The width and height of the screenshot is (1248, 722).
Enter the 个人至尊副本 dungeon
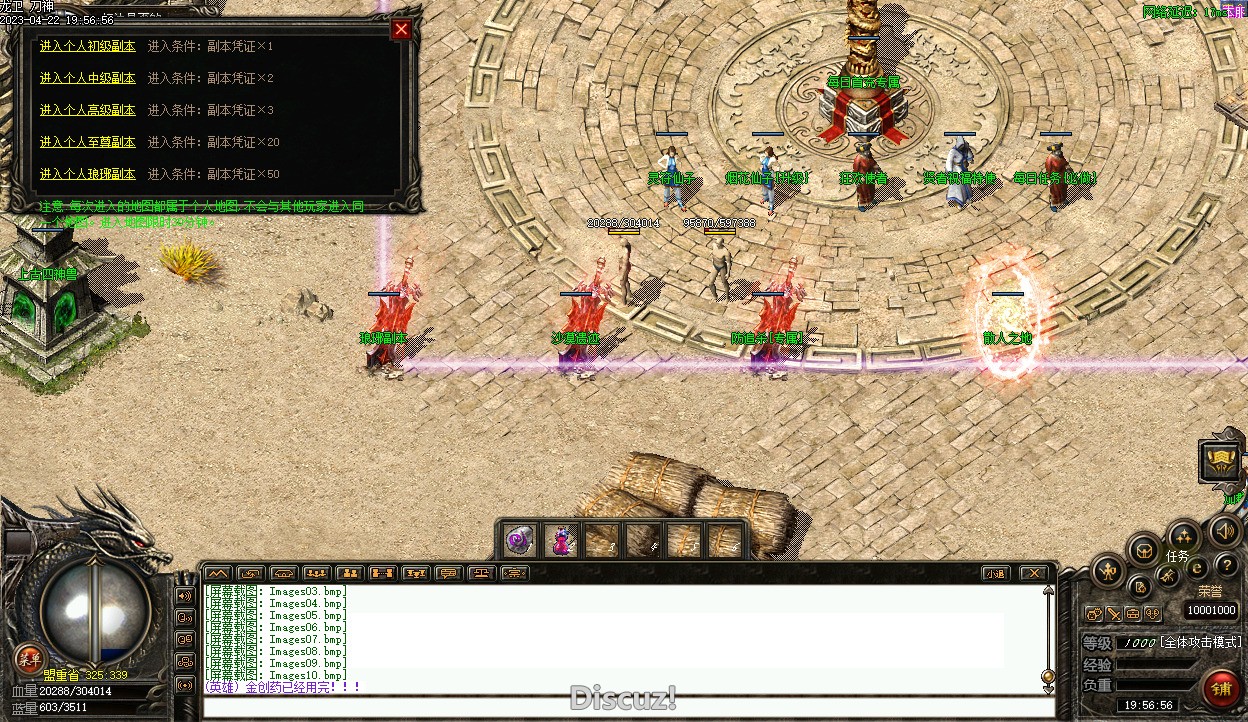pyautogui.click(x=87, y=142)
